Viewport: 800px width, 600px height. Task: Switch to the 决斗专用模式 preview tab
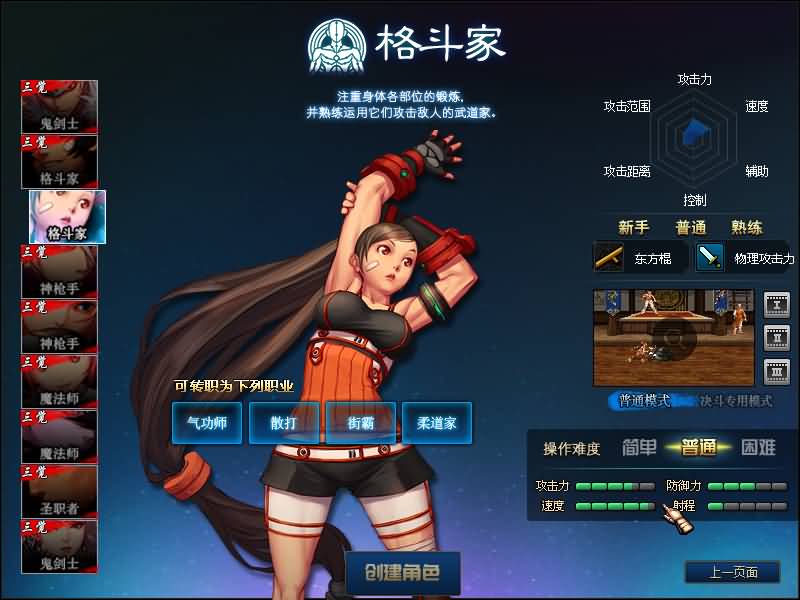[x=736, y=400]
